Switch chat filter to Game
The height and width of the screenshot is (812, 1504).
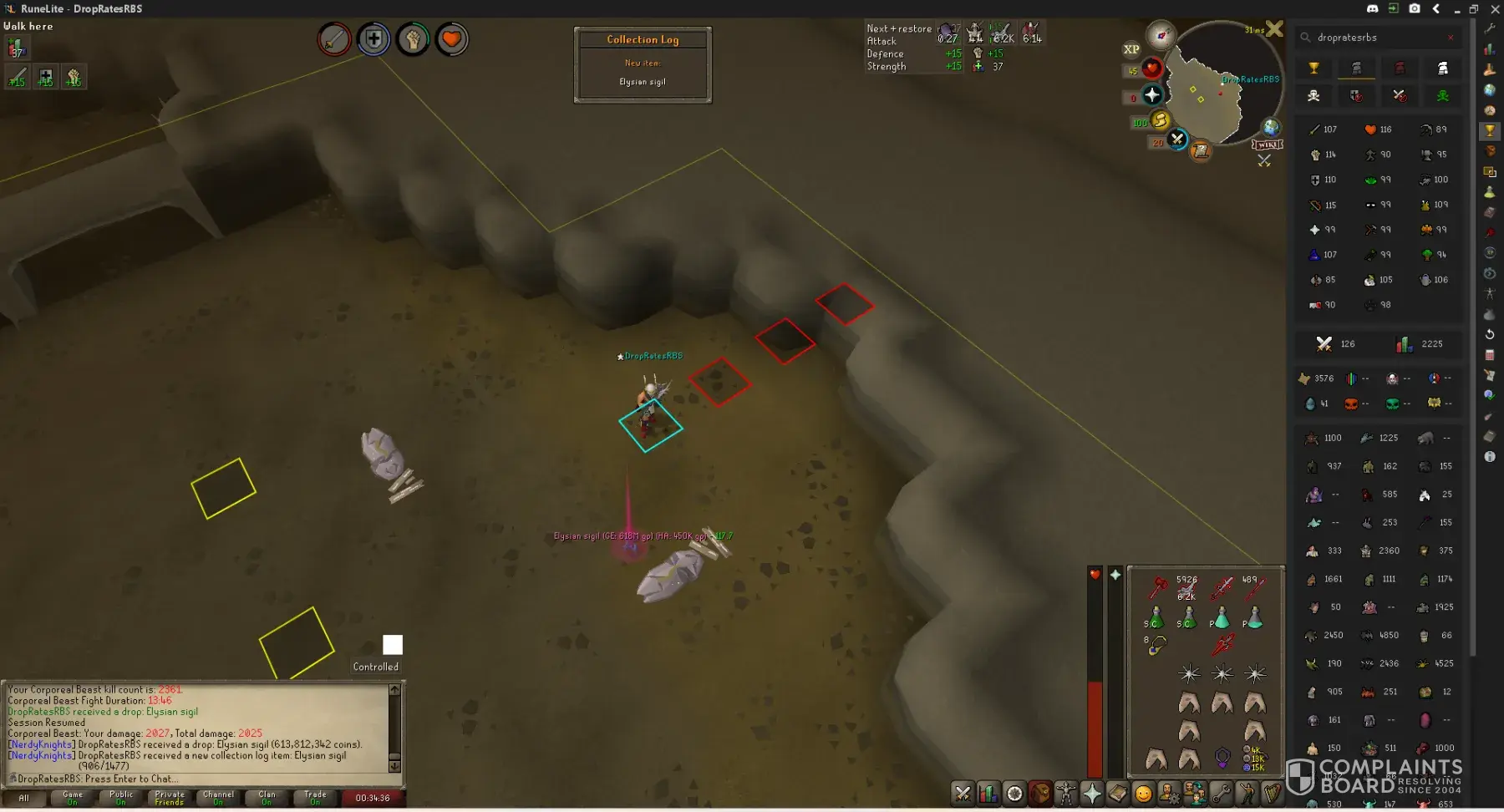pyautogui.click(x=73, y=798)
